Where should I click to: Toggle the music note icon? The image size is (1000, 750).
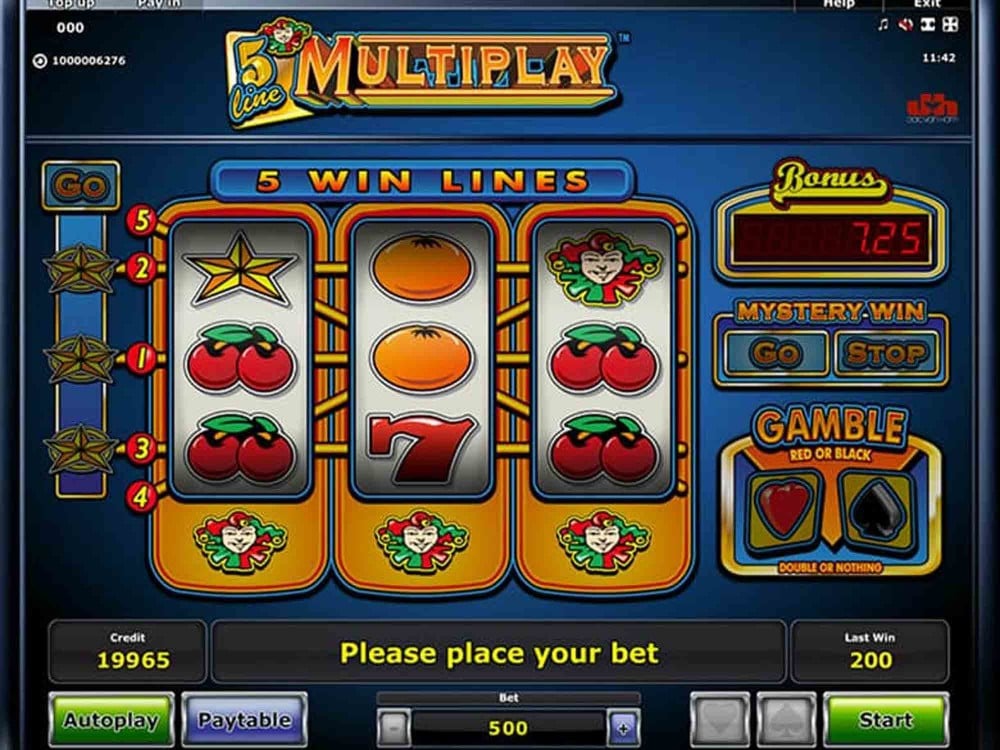pos(882,25)
